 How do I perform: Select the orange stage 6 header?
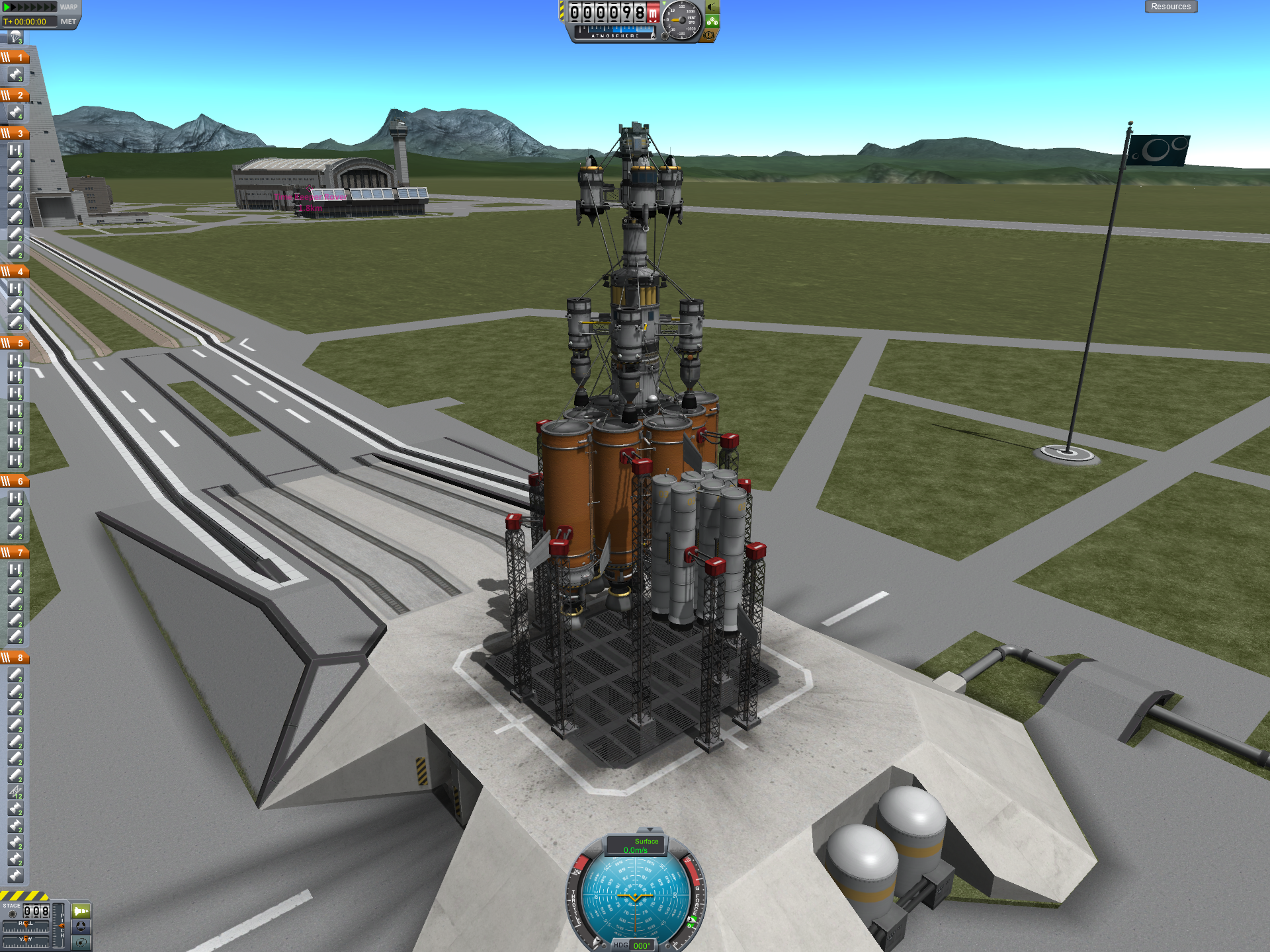15,481
